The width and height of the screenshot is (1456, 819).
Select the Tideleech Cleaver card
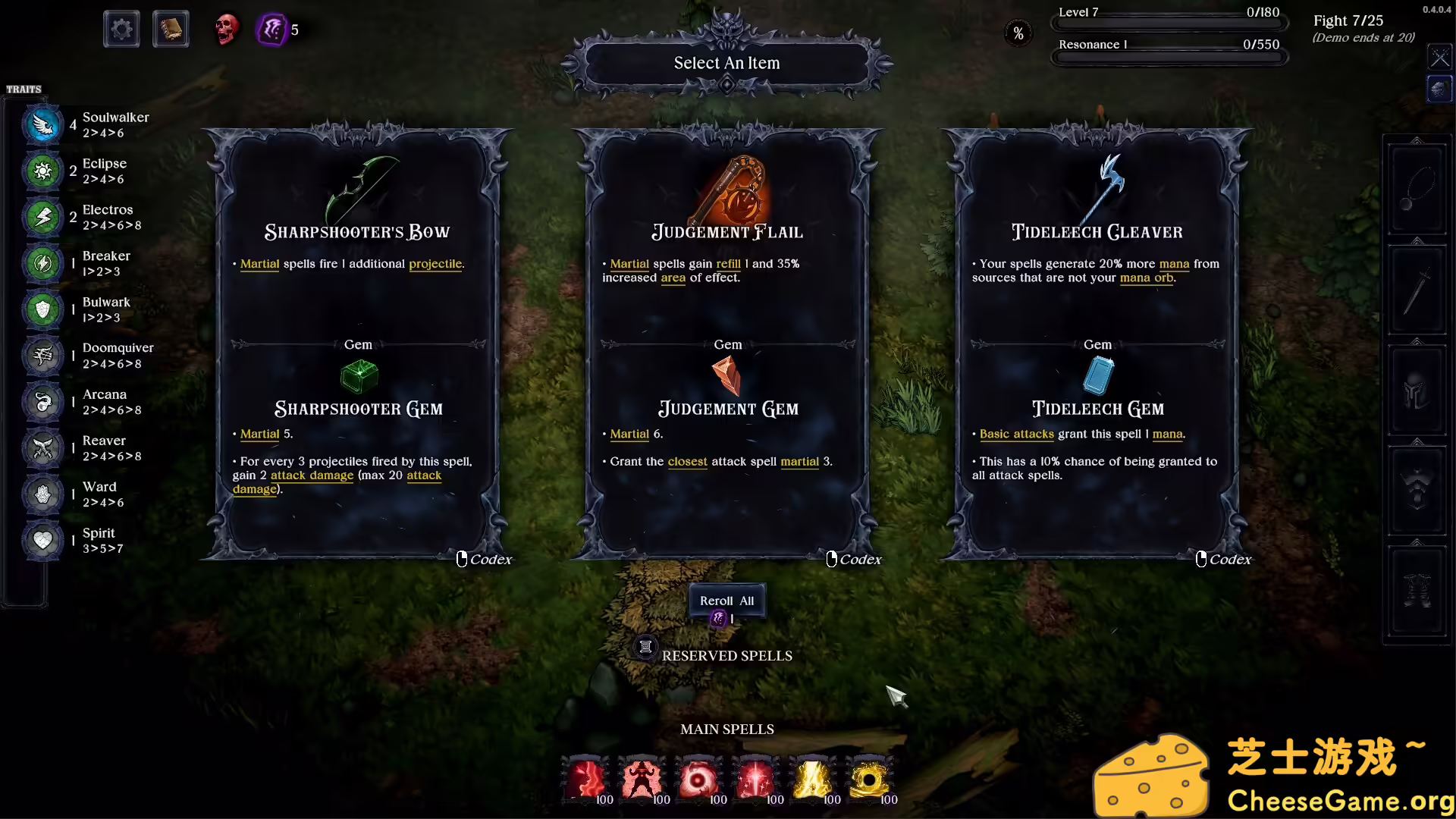pos(1097,341)
